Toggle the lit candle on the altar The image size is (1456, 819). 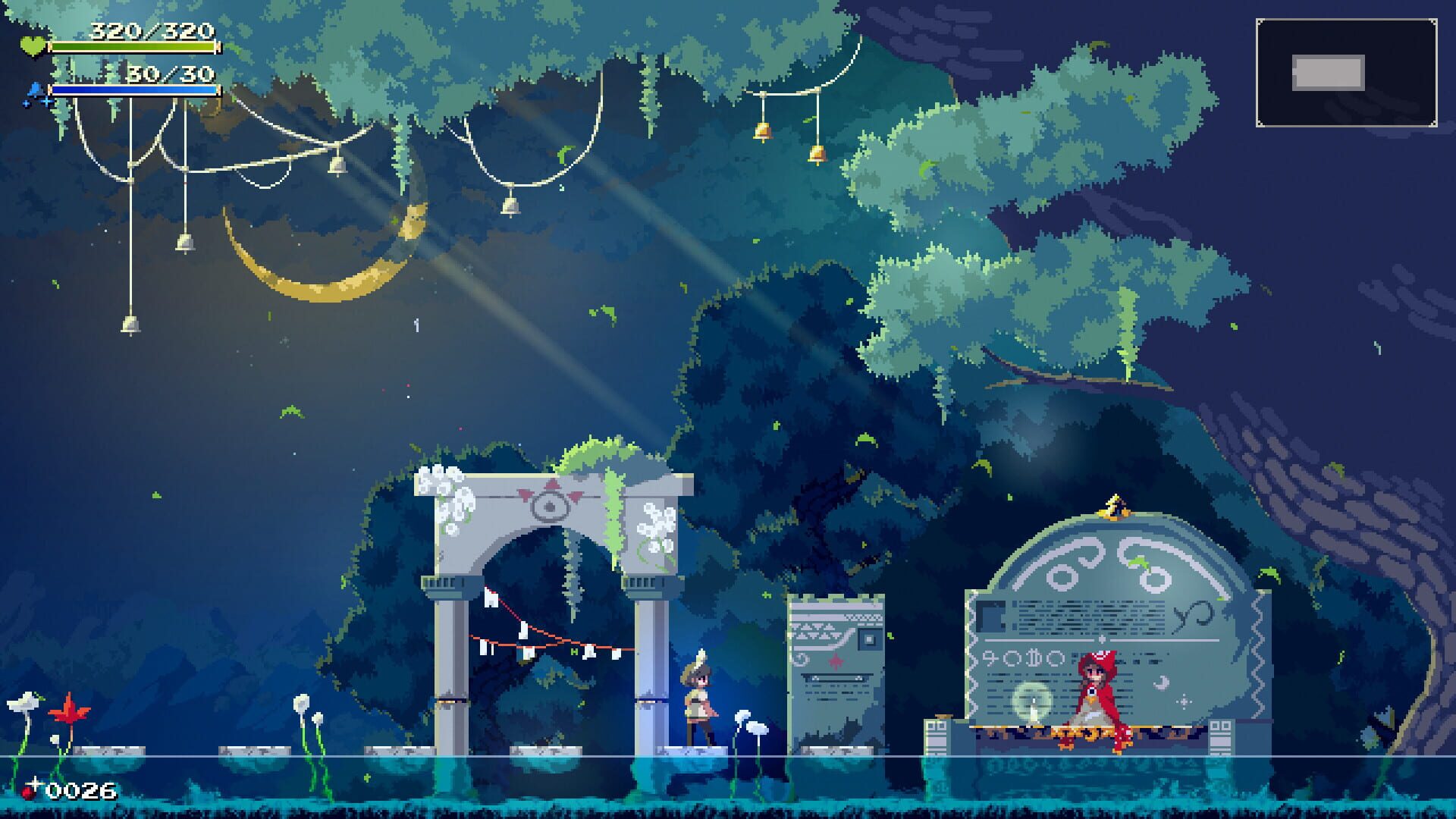(x=1035, y=713)
